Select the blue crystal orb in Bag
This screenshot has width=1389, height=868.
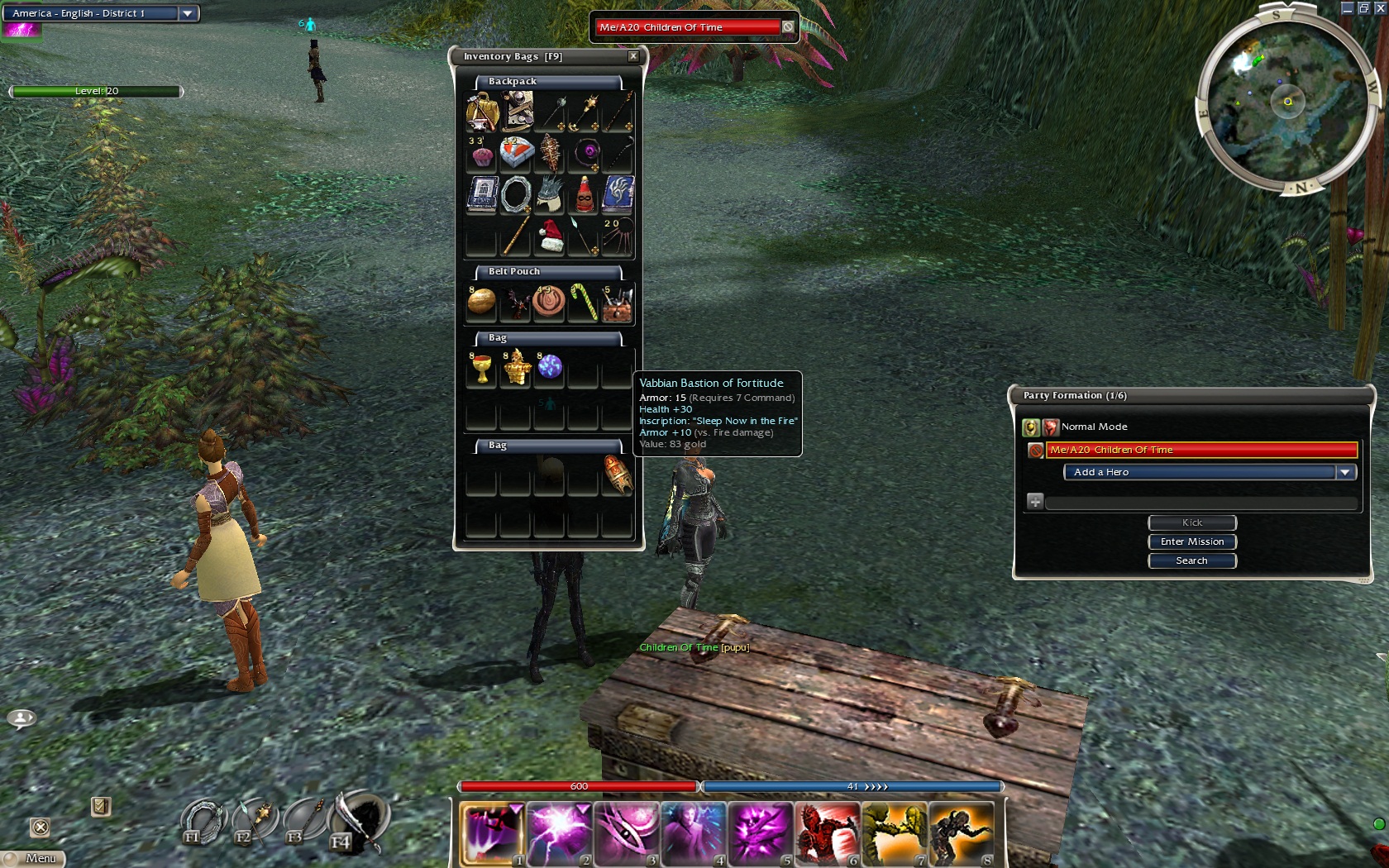pos(550,366)
